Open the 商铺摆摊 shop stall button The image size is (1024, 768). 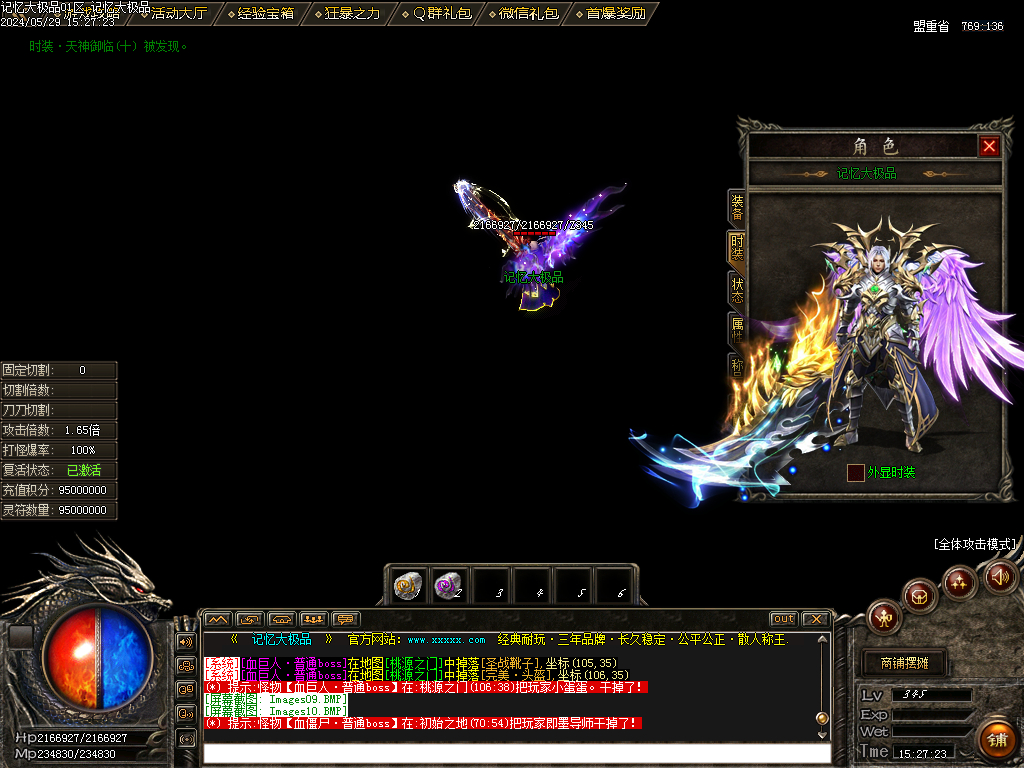tap(904, 663)
